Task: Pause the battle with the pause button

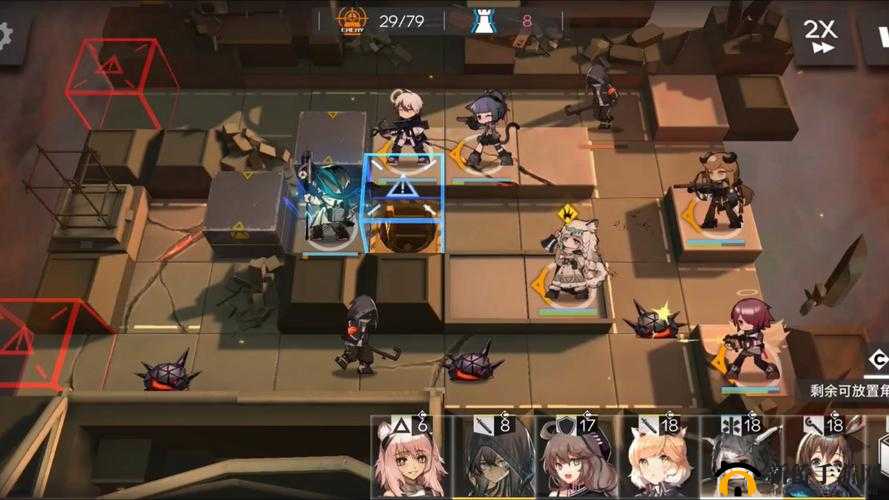Action: click(x=878, y=36)
